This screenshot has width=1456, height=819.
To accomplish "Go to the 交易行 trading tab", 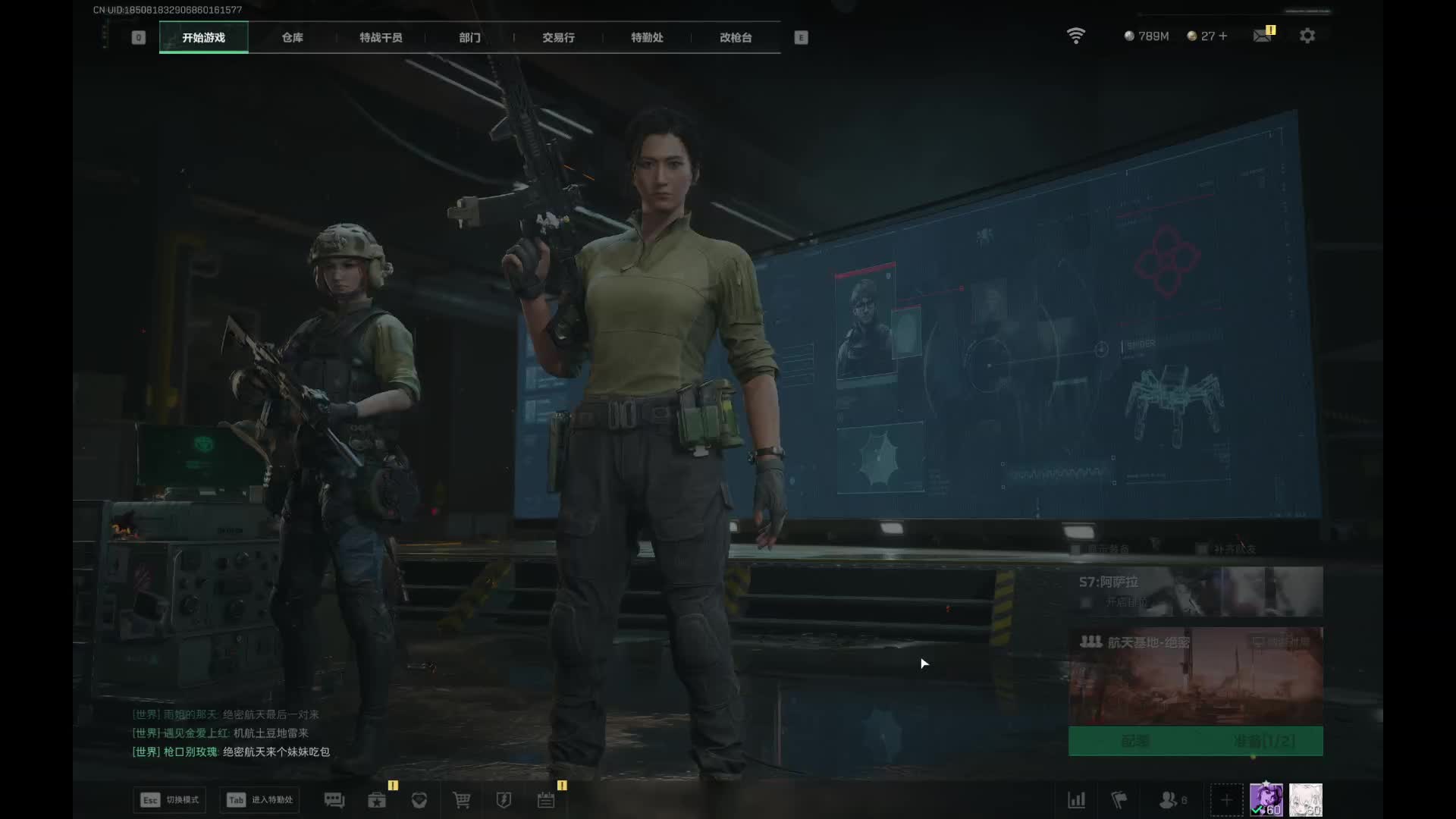I will (x=558, y=37).
